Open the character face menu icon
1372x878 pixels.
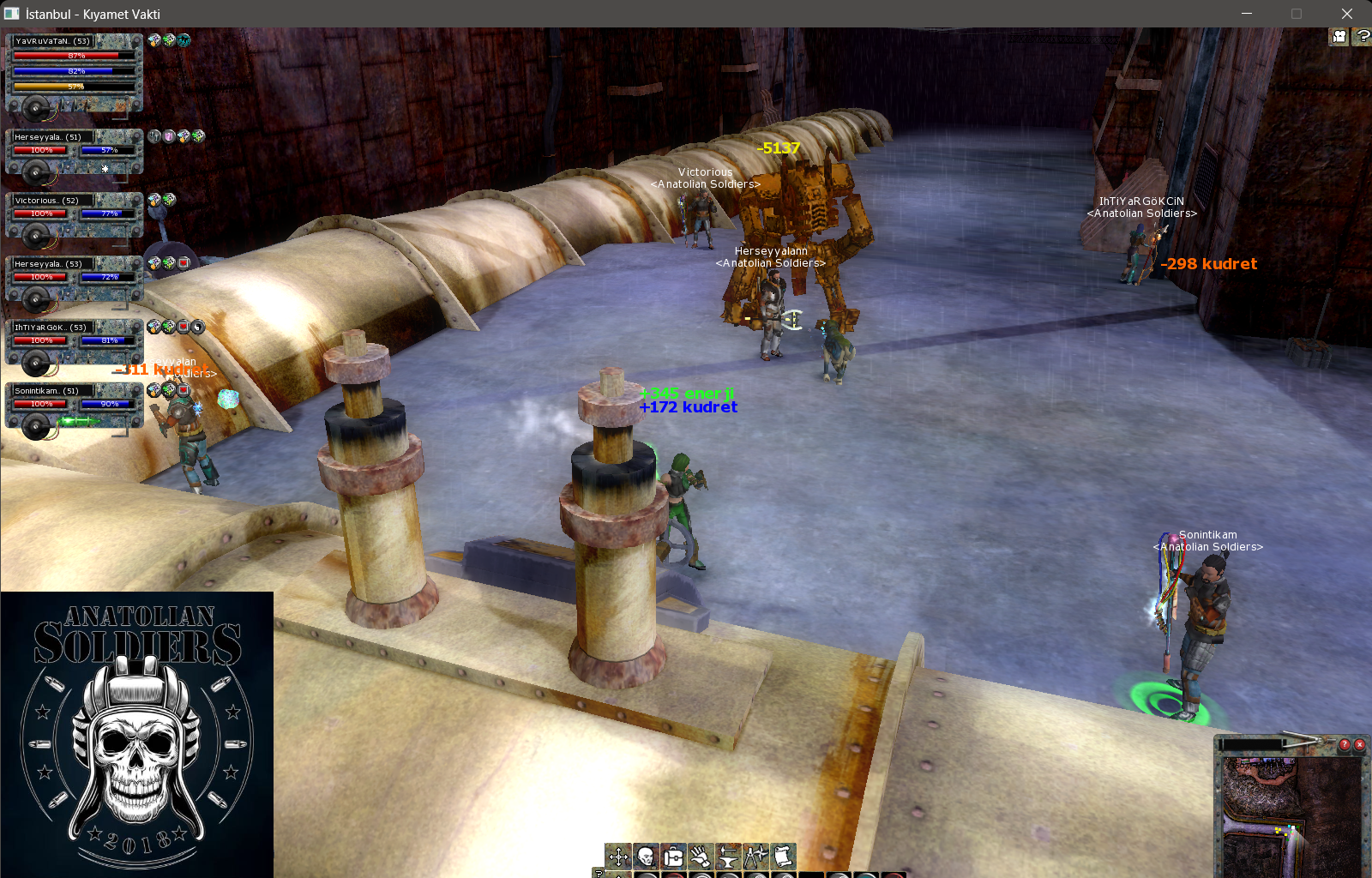pyautogui.click(x=646, y=856)
